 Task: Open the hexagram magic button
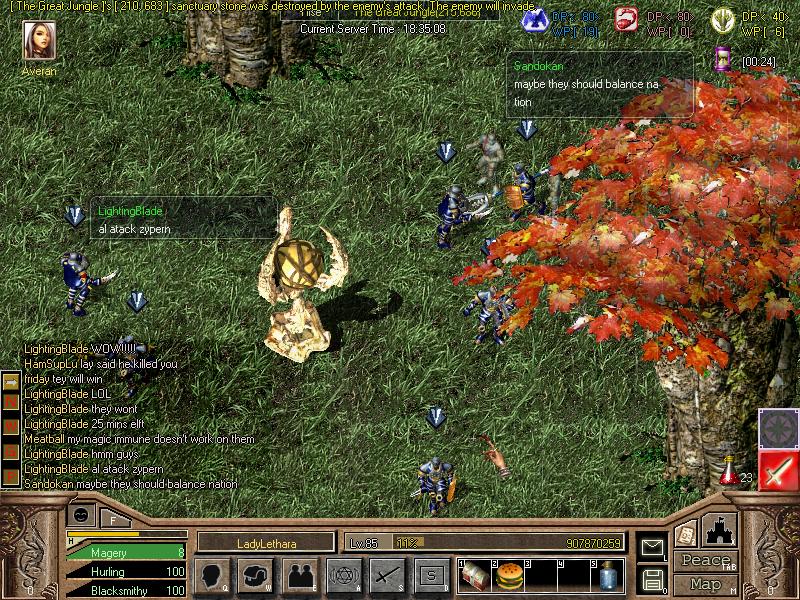[x=344, y=576]
